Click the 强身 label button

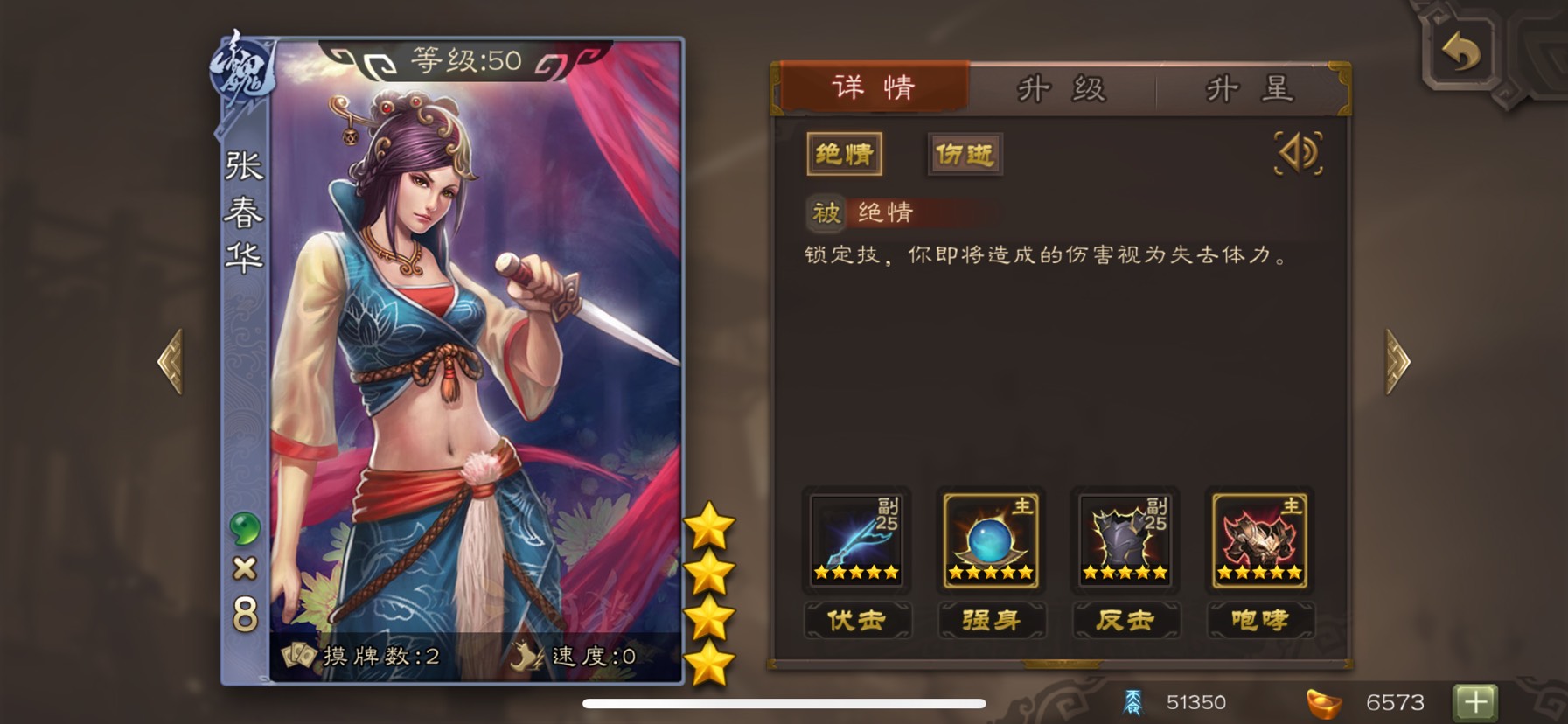click(991, 620)
